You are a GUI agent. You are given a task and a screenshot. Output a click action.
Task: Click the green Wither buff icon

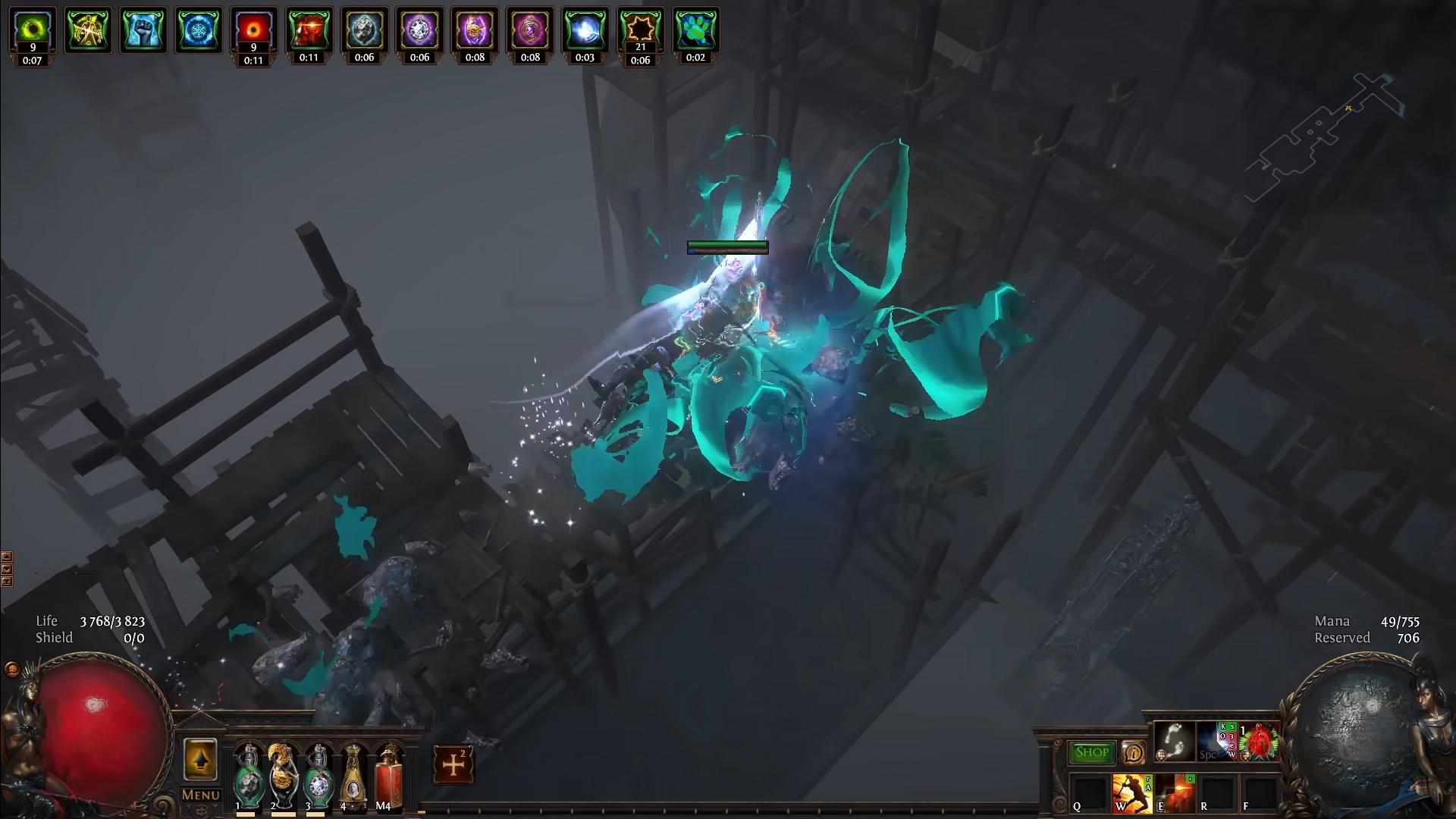point(31,29)
